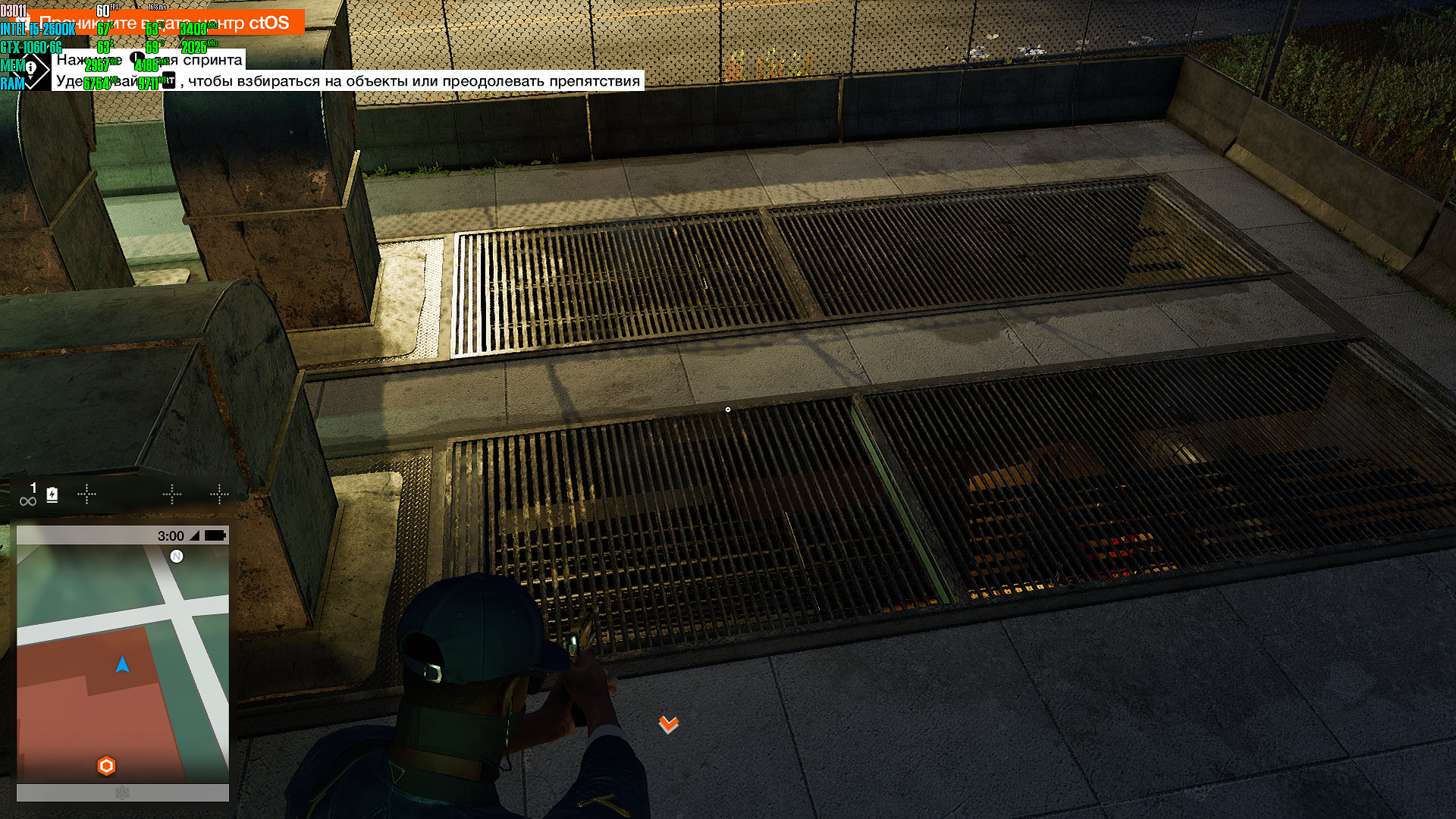Select the battery charge icon above minimap
Screen dimensions: 1456x819
coord(52,495)
